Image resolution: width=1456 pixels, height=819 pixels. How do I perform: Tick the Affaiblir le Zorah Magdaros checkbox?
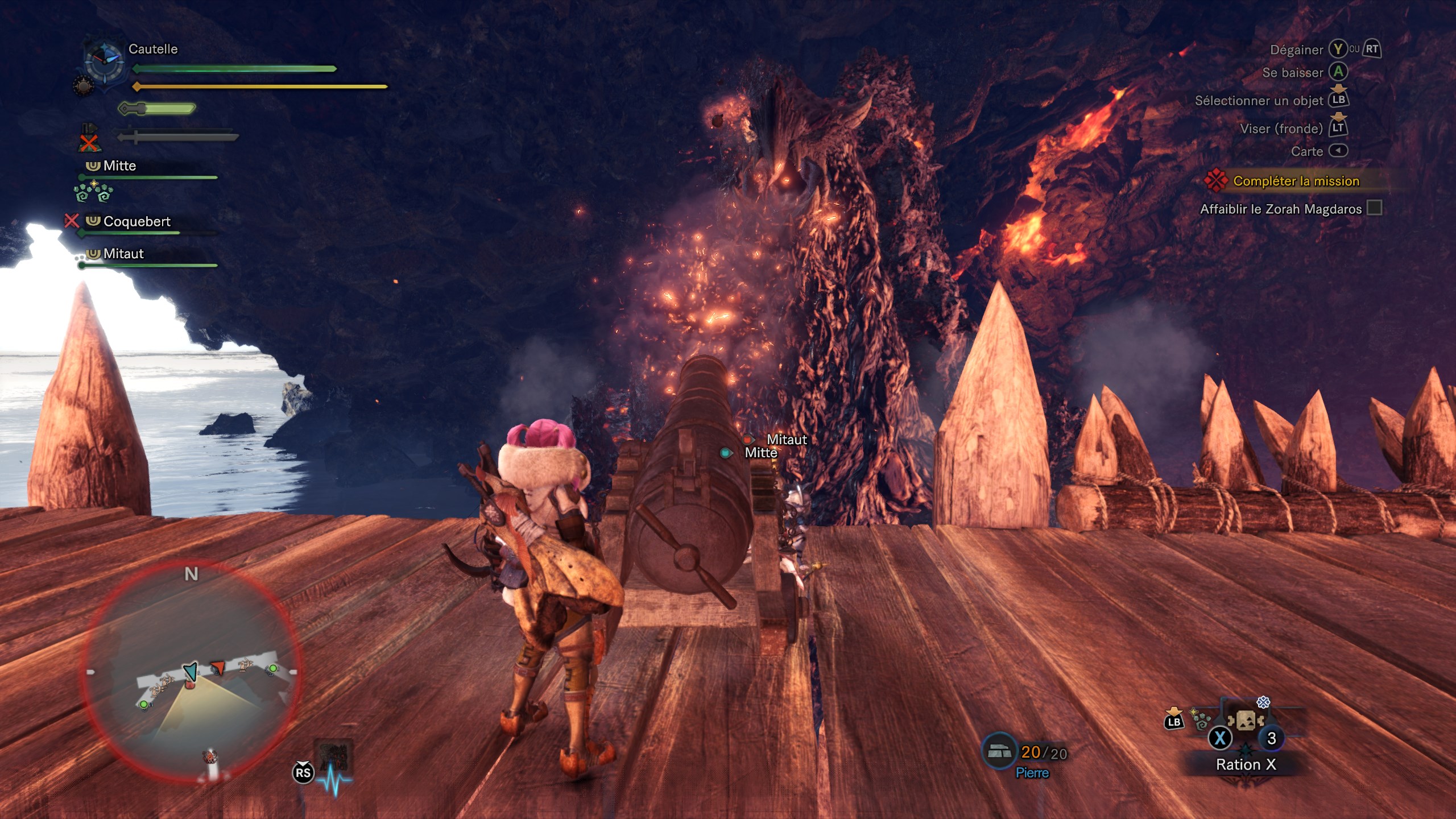coord(1374,208)
